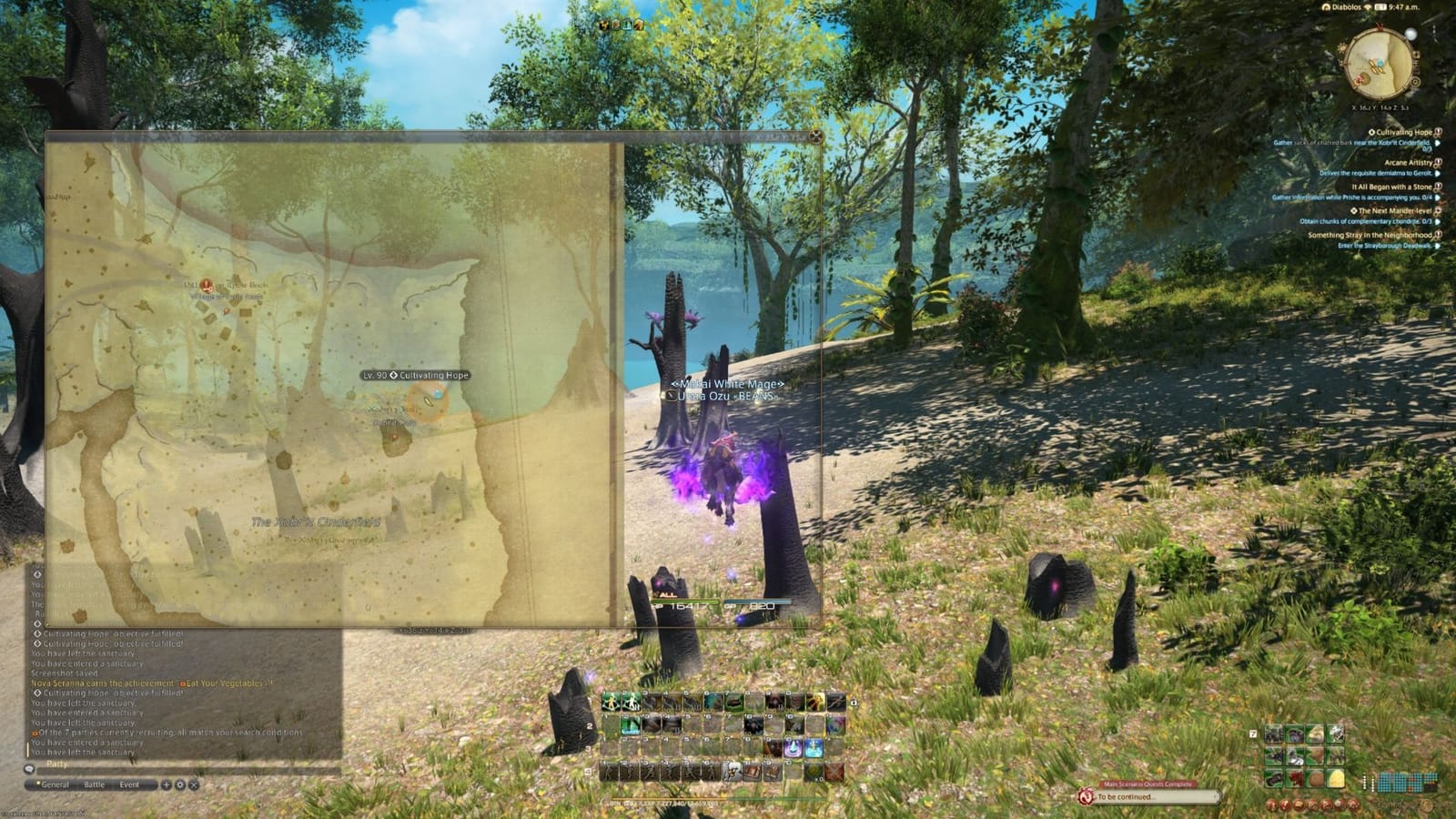The image size is (1456, 819).
Task: Click the chocobo whistle icon on hotbar four
Action: click(x=732, y=771)
